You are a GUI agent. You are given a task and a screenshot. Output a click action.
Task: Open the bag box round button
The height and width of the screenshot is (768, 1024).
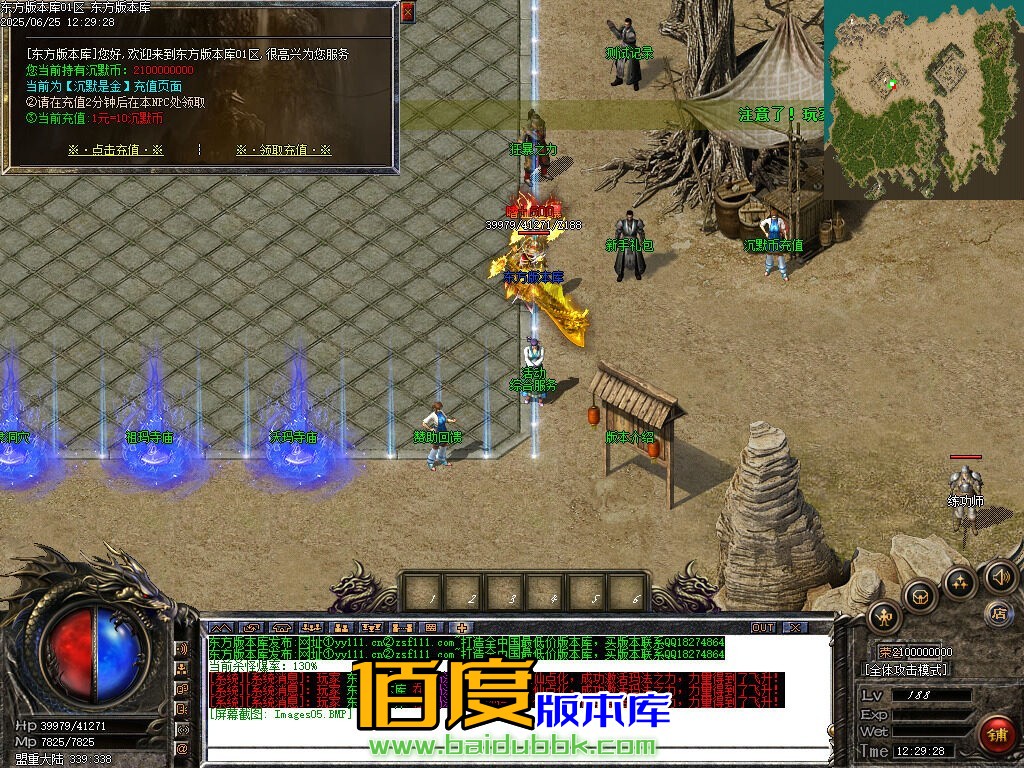(x=920, y=597)
